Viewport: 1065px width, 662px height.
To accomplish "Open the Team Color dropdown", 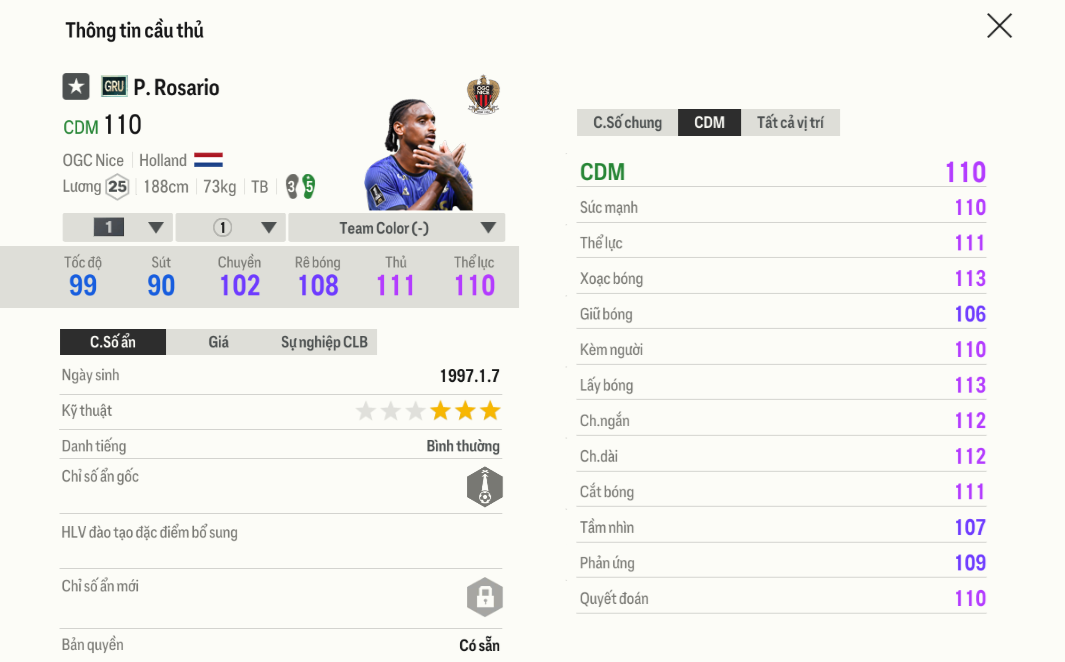I will (396, 228).
